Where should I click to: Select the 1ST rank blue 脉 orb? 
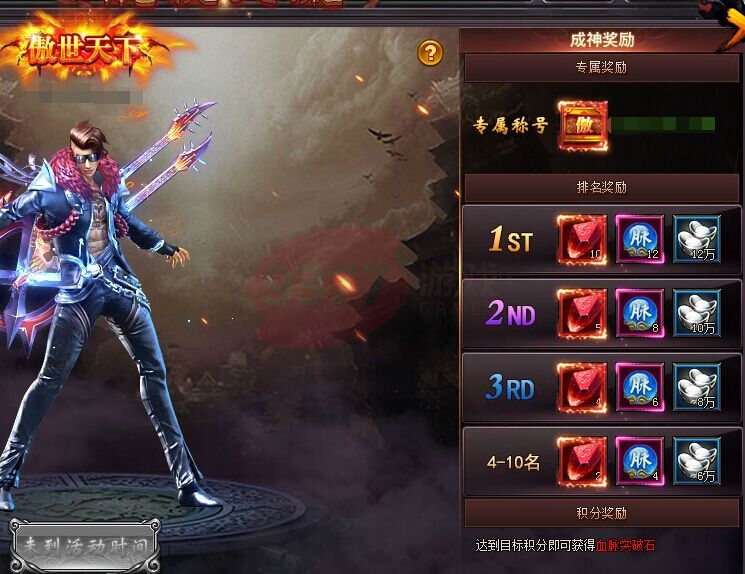[x=640, y=240]
